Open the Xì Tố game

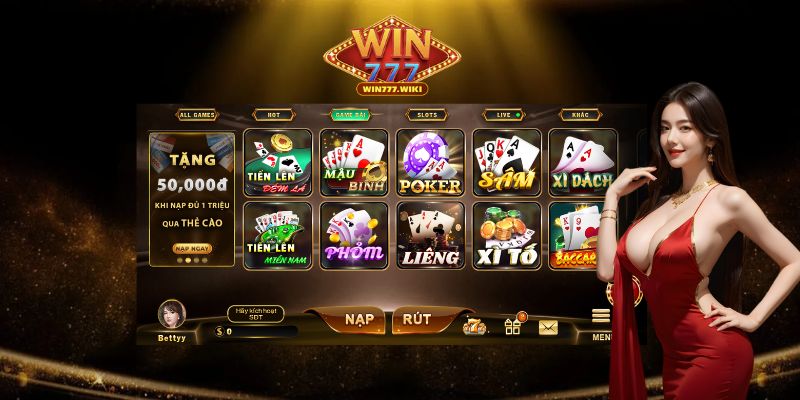click(506, 236)
